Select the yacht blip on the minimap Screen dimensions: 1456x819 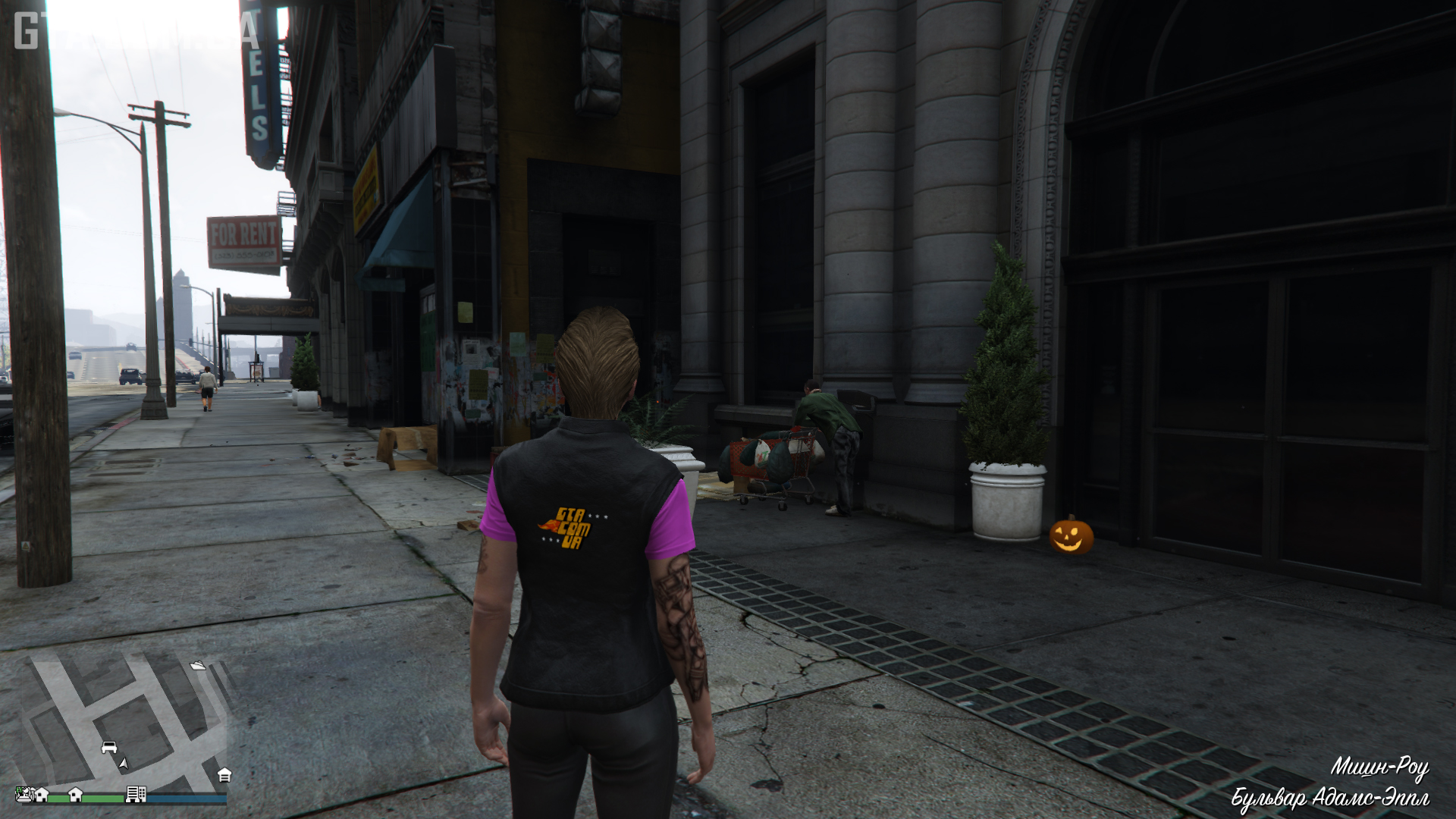tap(198, 665)
